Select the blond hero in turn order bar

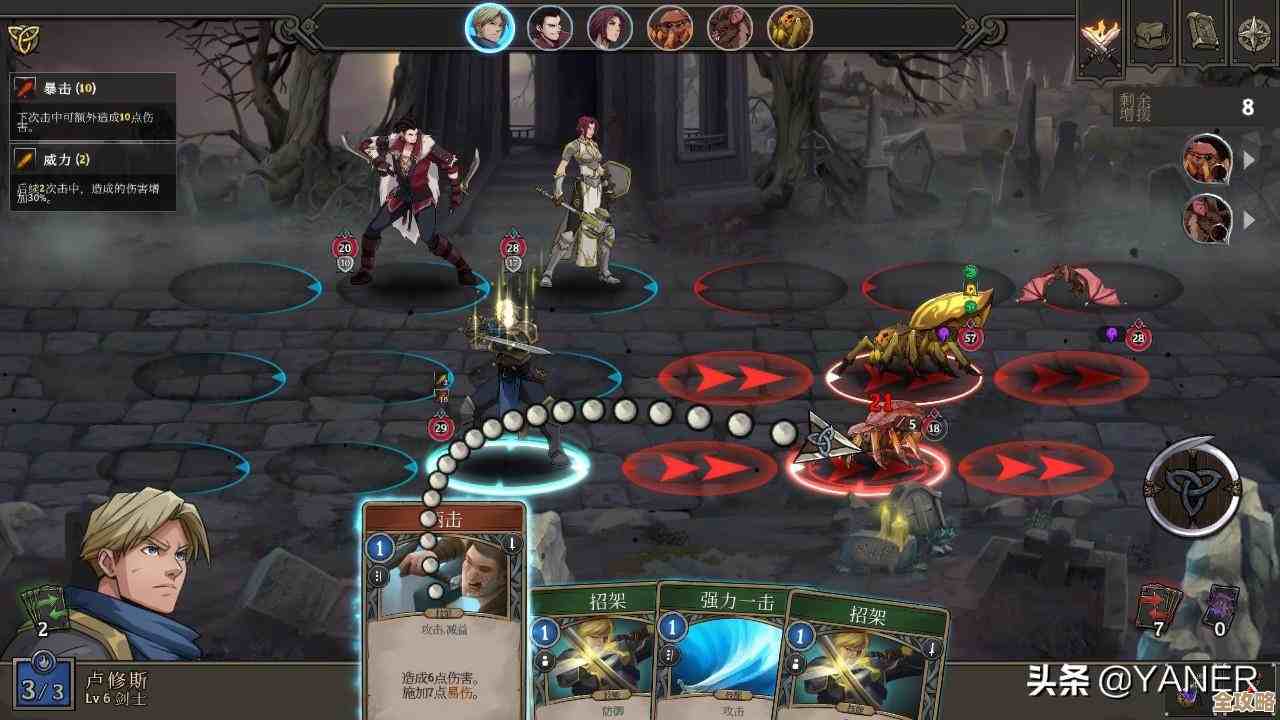click(490, 27)
